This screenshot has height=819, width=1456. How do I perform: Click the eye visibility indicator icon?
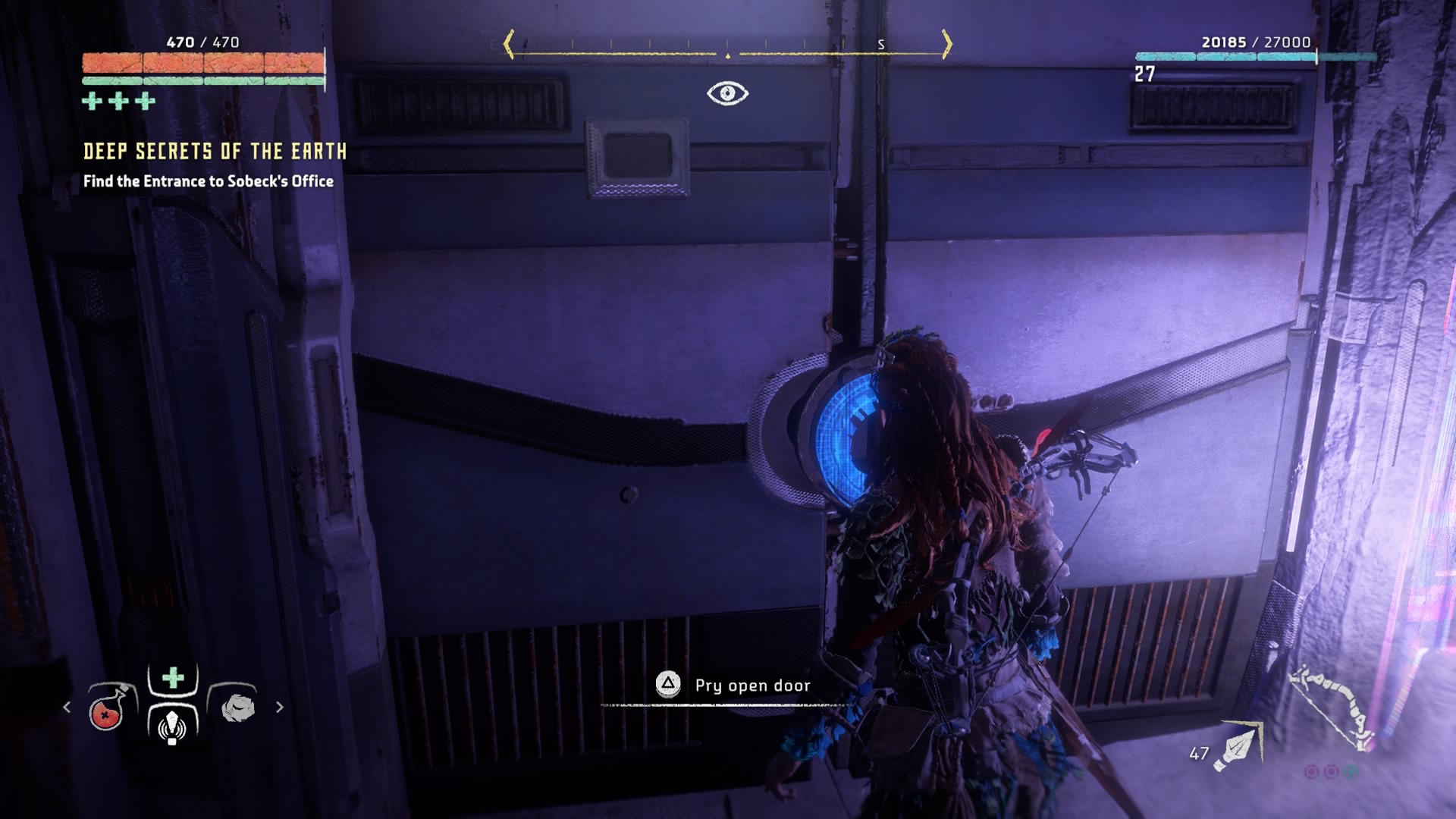(x=727, y=93)
